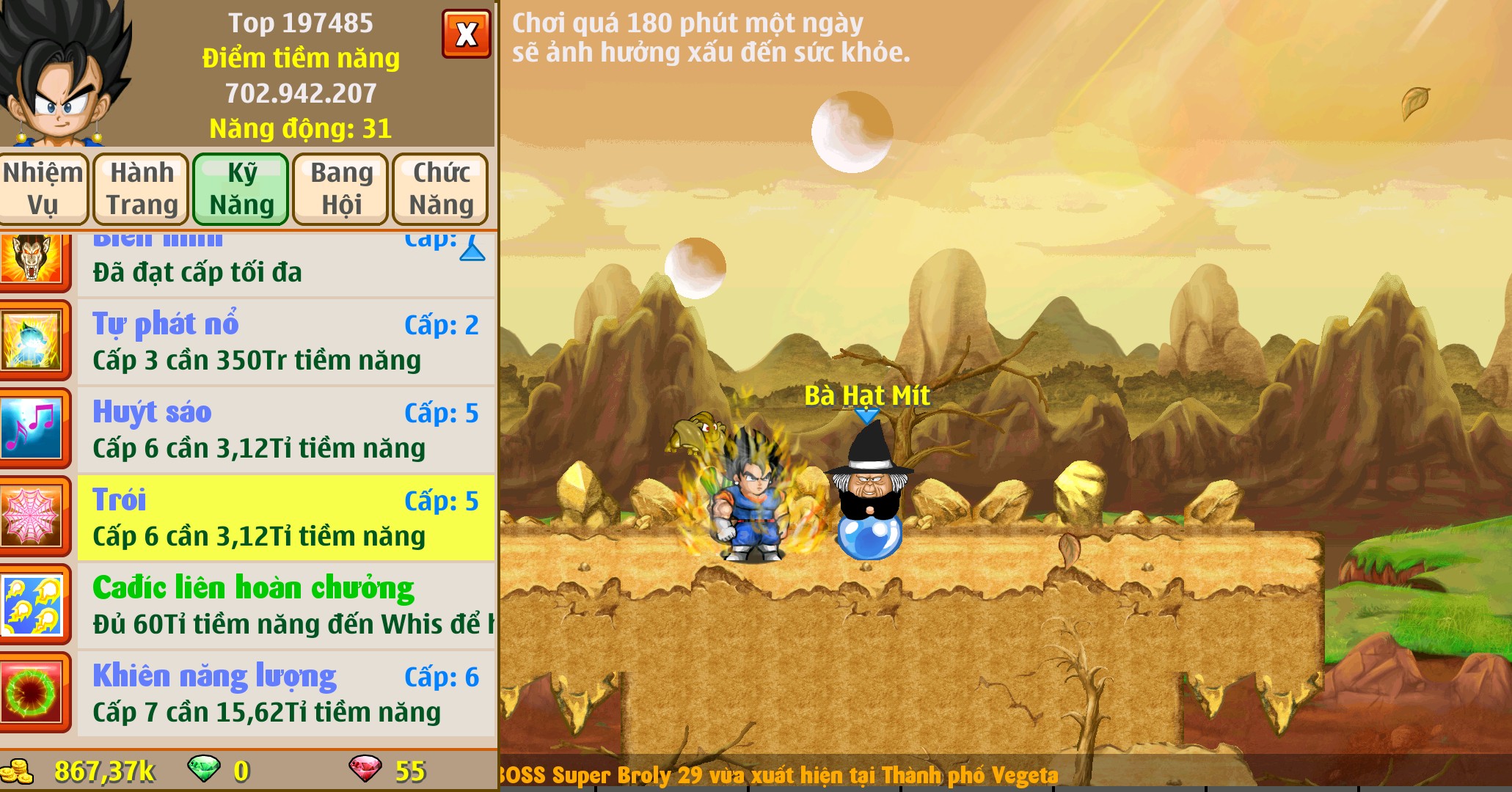Open the Hành Trang tab
This screenshot has height=792, width=1512.
pos(142,188)
